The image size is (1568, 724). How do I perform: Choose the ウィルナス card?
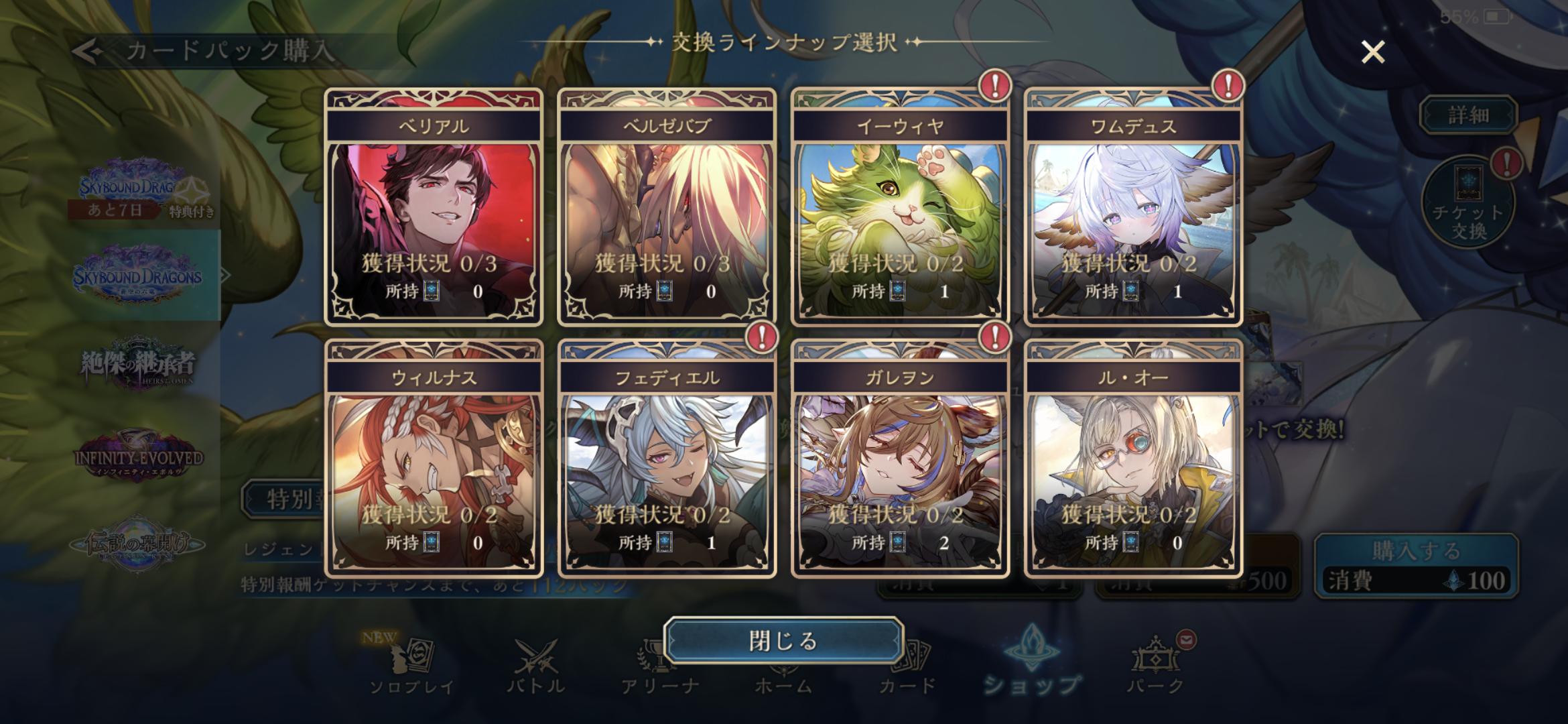(434, 459)
